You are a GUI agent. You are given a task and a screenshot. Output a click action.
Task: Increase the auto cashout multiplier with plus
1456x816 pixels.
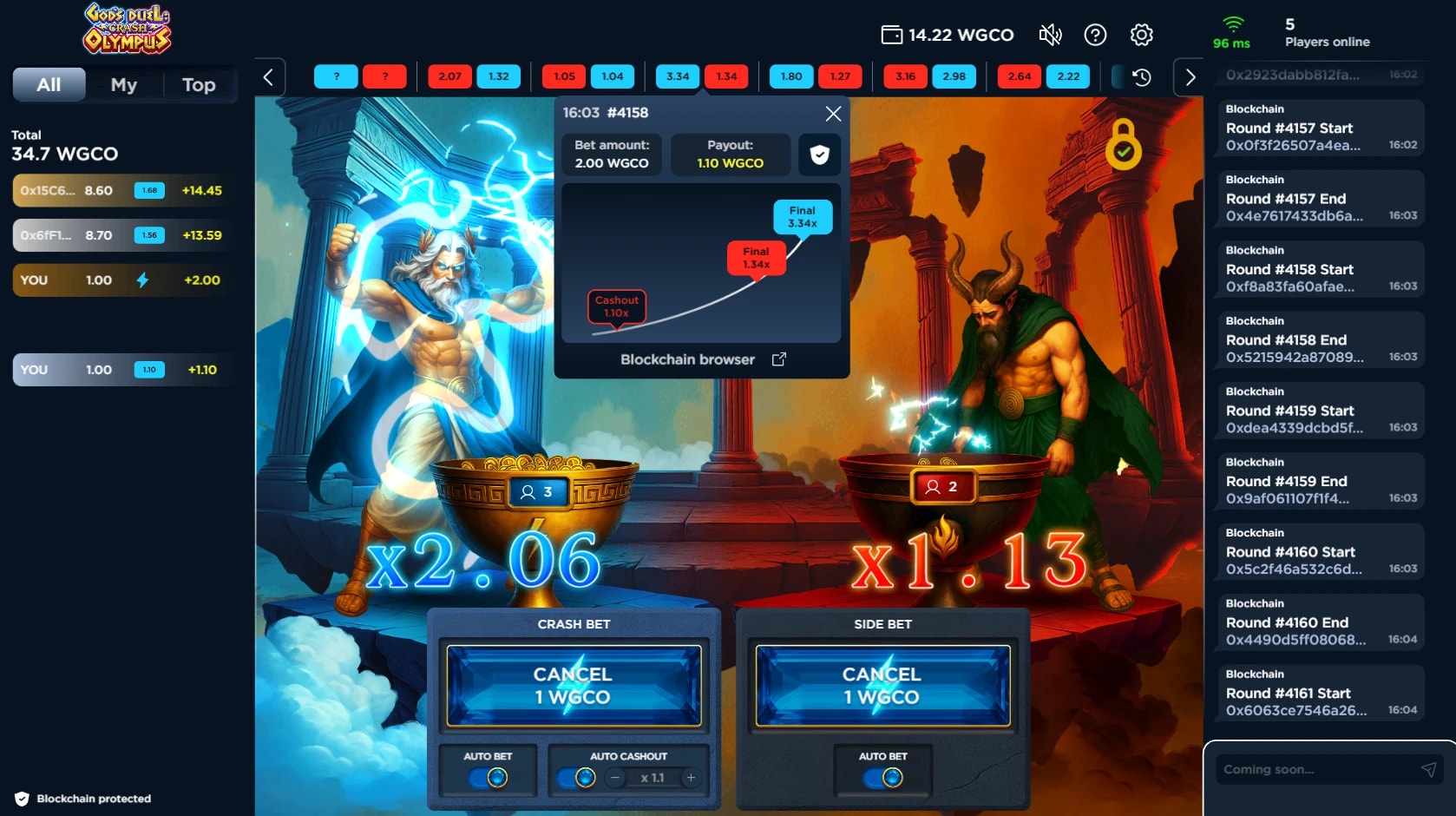click(691, 778)
